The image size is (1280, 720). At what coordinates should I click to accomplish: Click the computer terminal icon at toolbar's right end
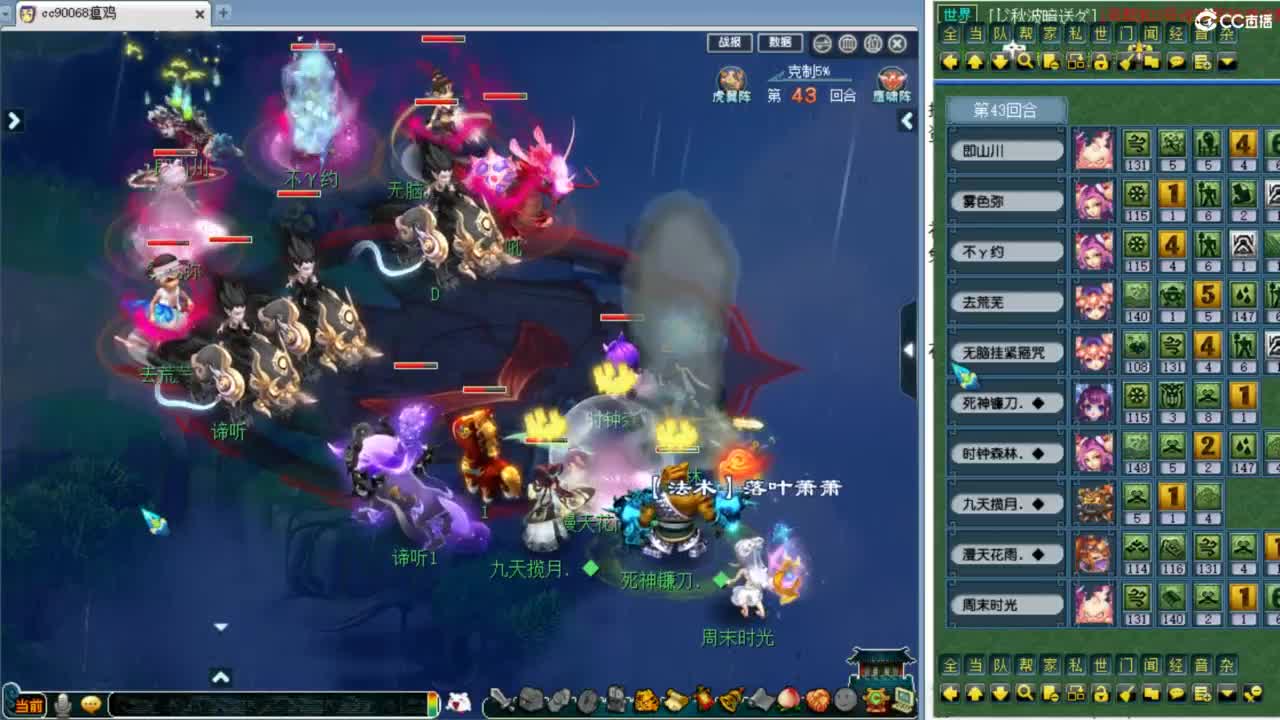tap(903, 698)
